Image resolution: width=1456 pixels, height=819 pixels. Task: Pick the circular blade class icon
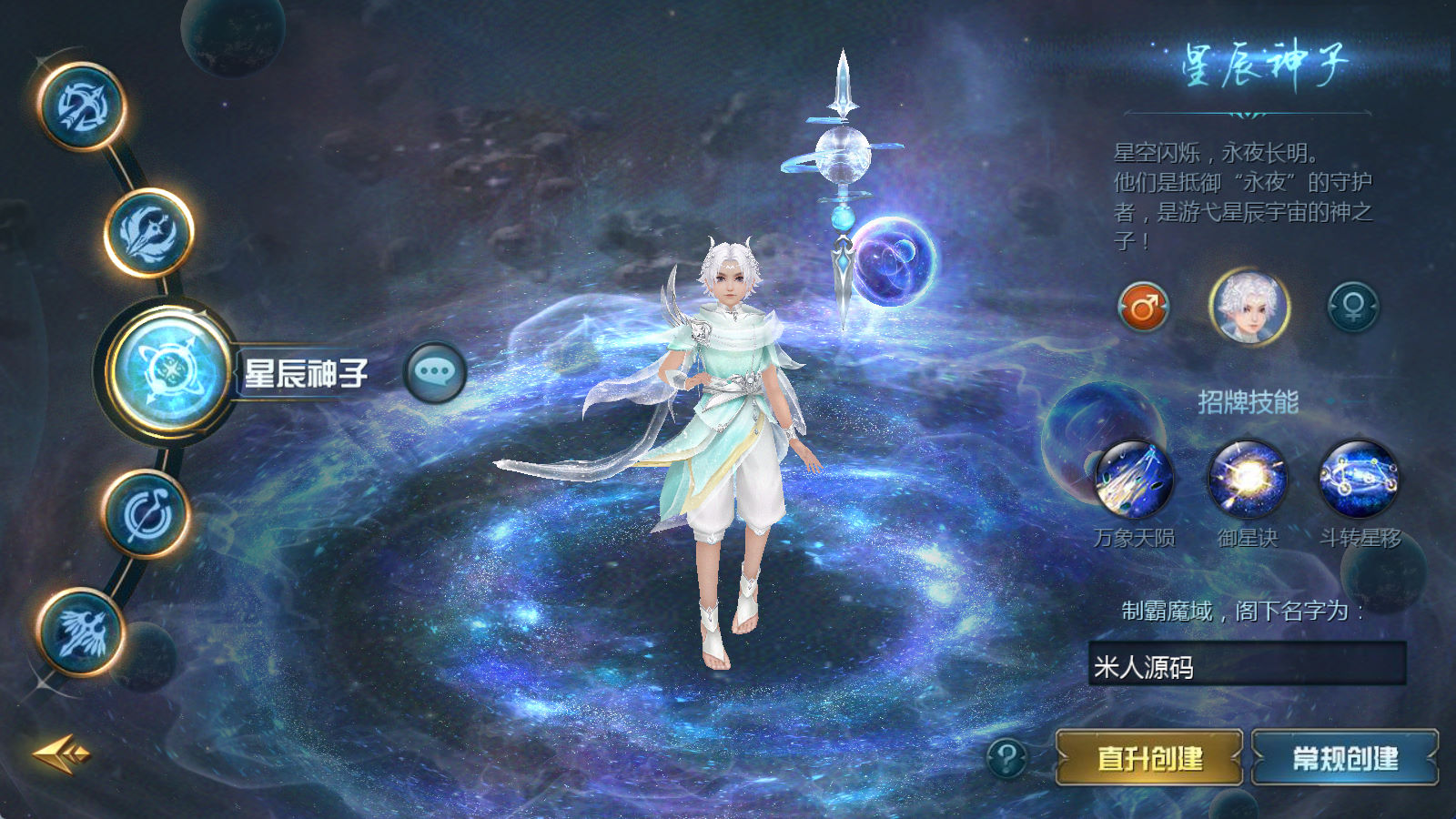(147, 514)
